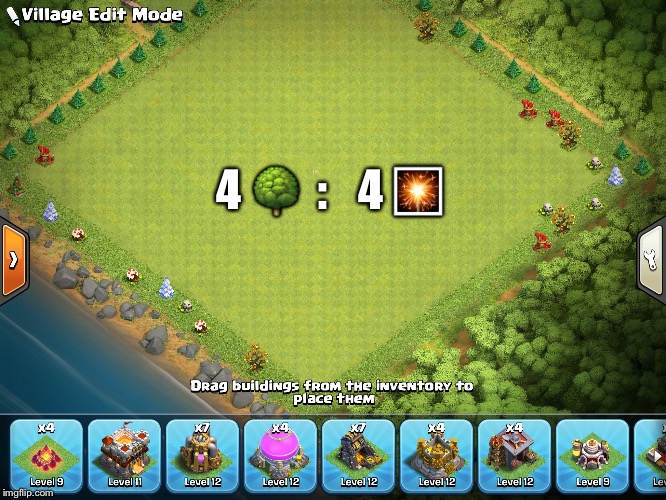Image resolution: width=666 pixels, height=500 pixels.
Task: Select the pink elixir storage tile
Action: tap(280, 456)
